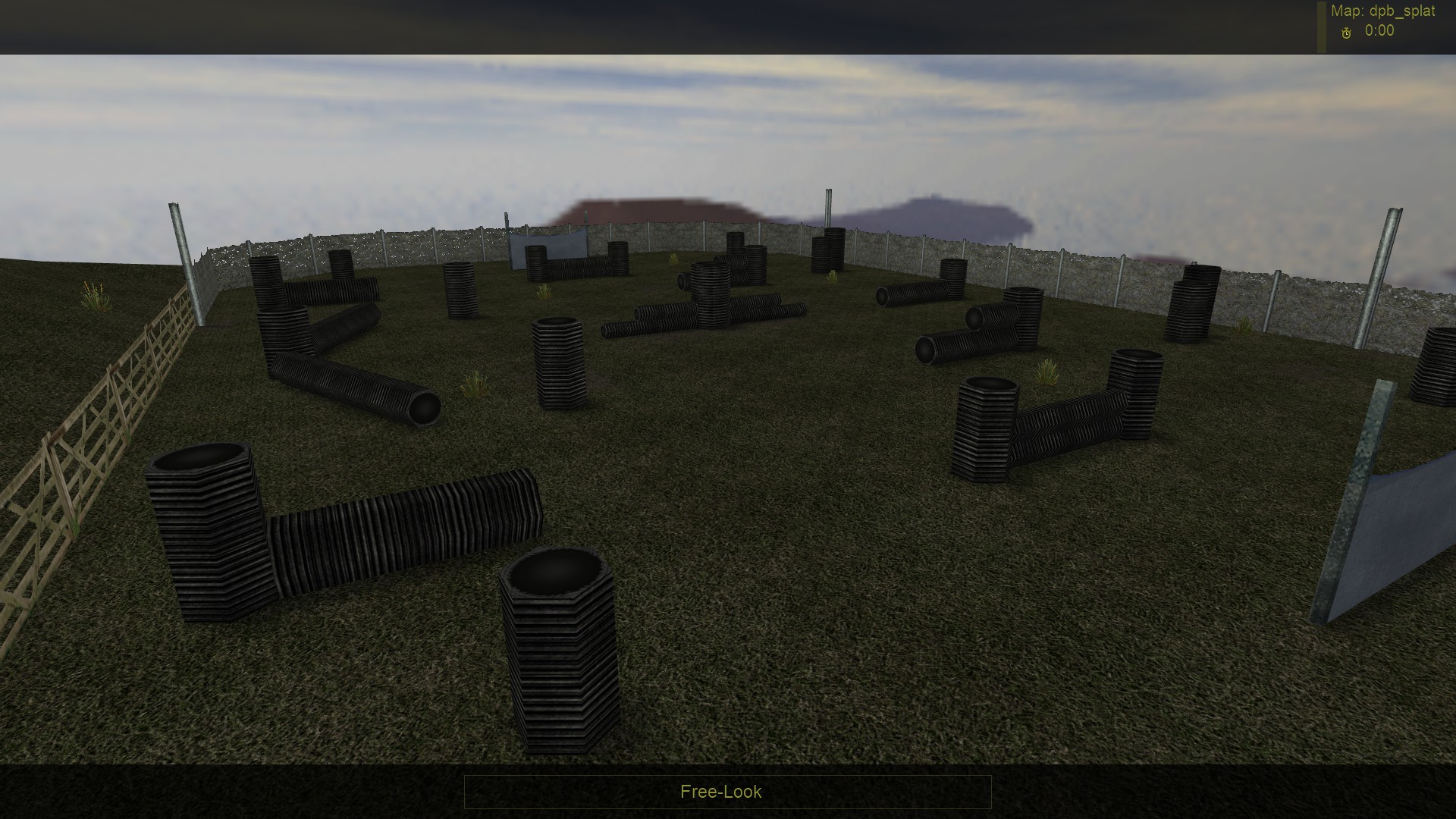The width and height of the screenshot is (1456, 819).
Task: Click the border of the Free-Look banner
Action: point(464,792)
